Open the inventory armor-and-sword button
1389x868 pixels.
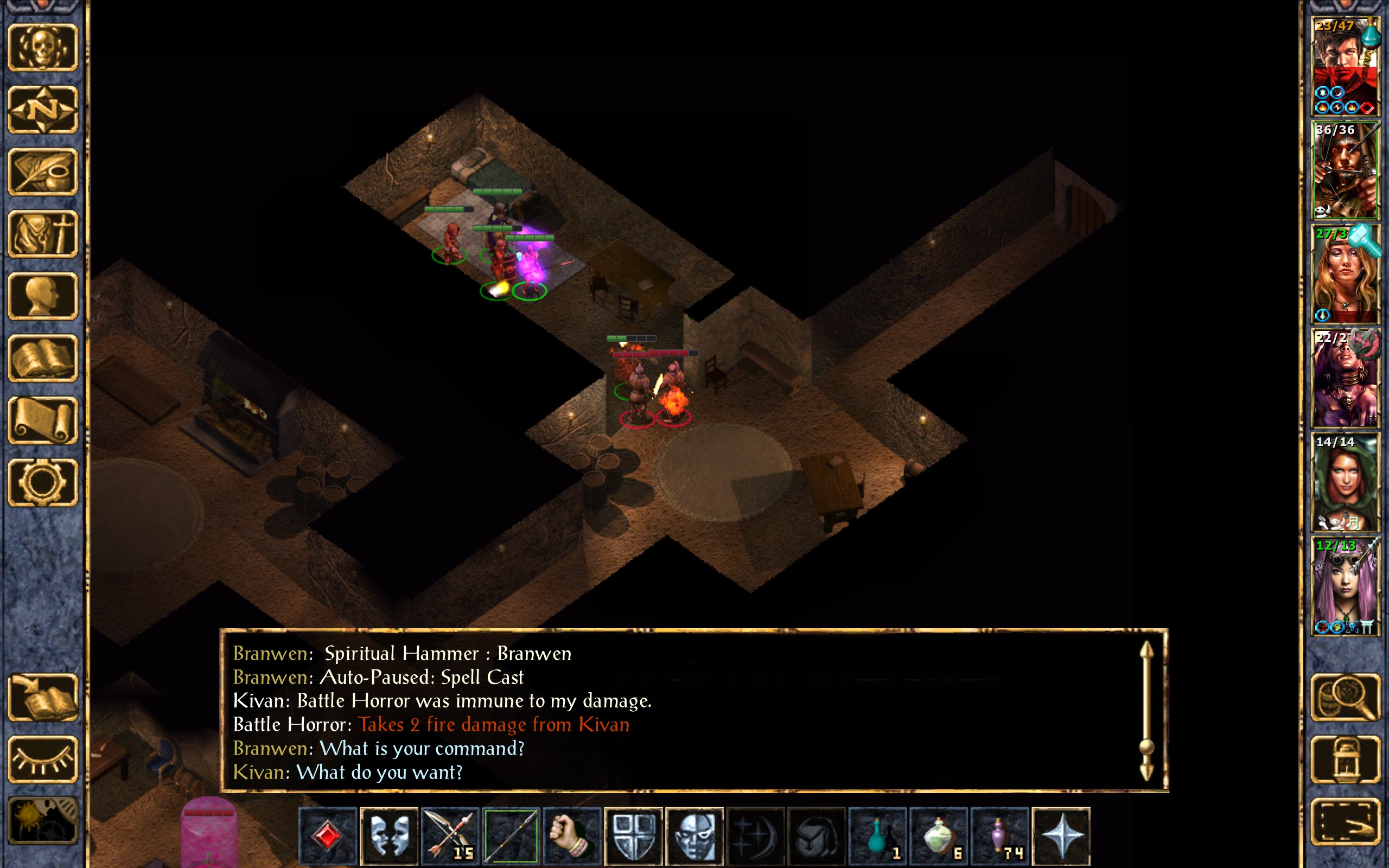pyautogui.click(x=43, y=234)
